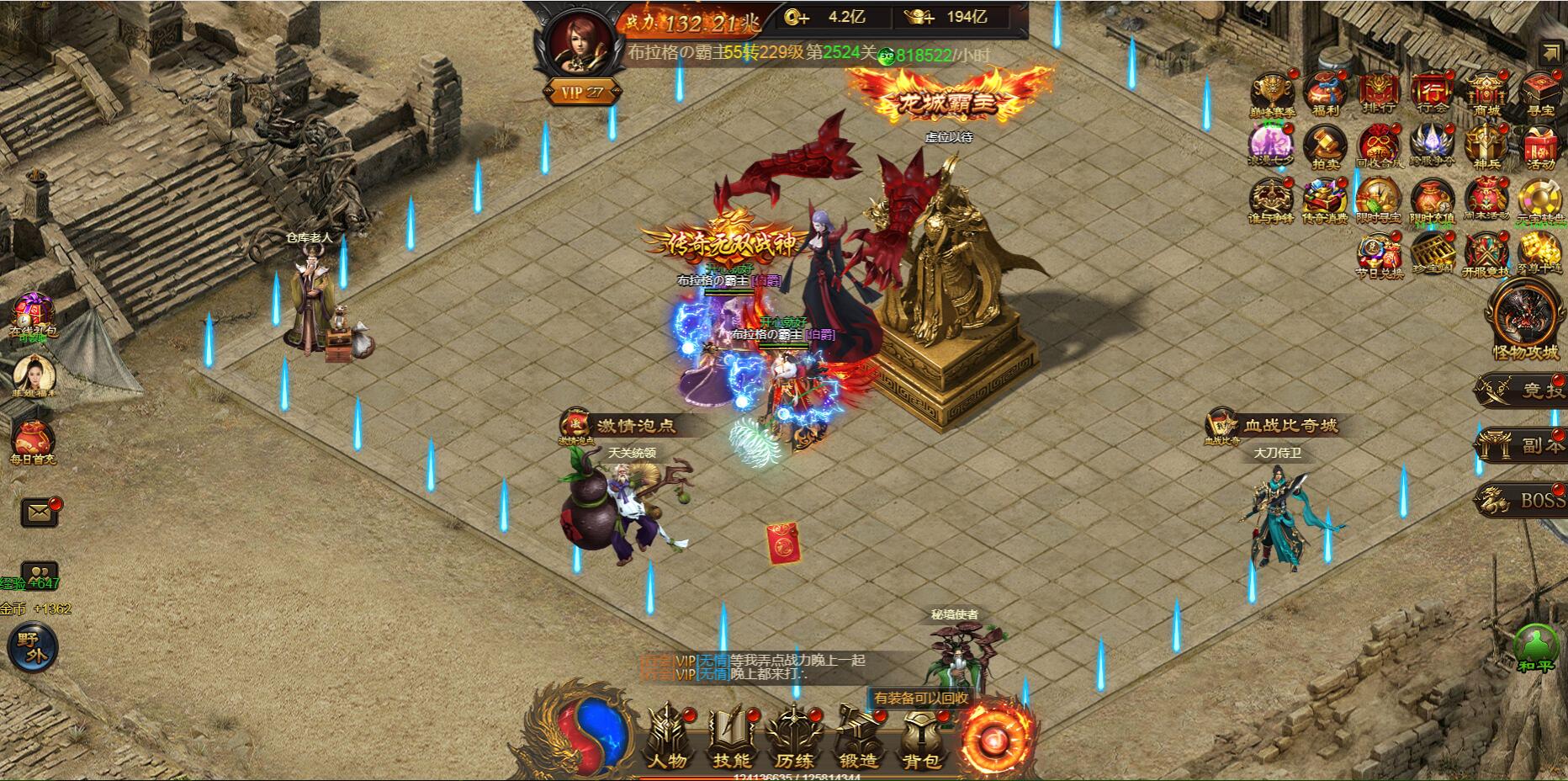Screen dimensions: 1568x781
Task: Open the mail envelope icon
Action: tap(40, 511)
